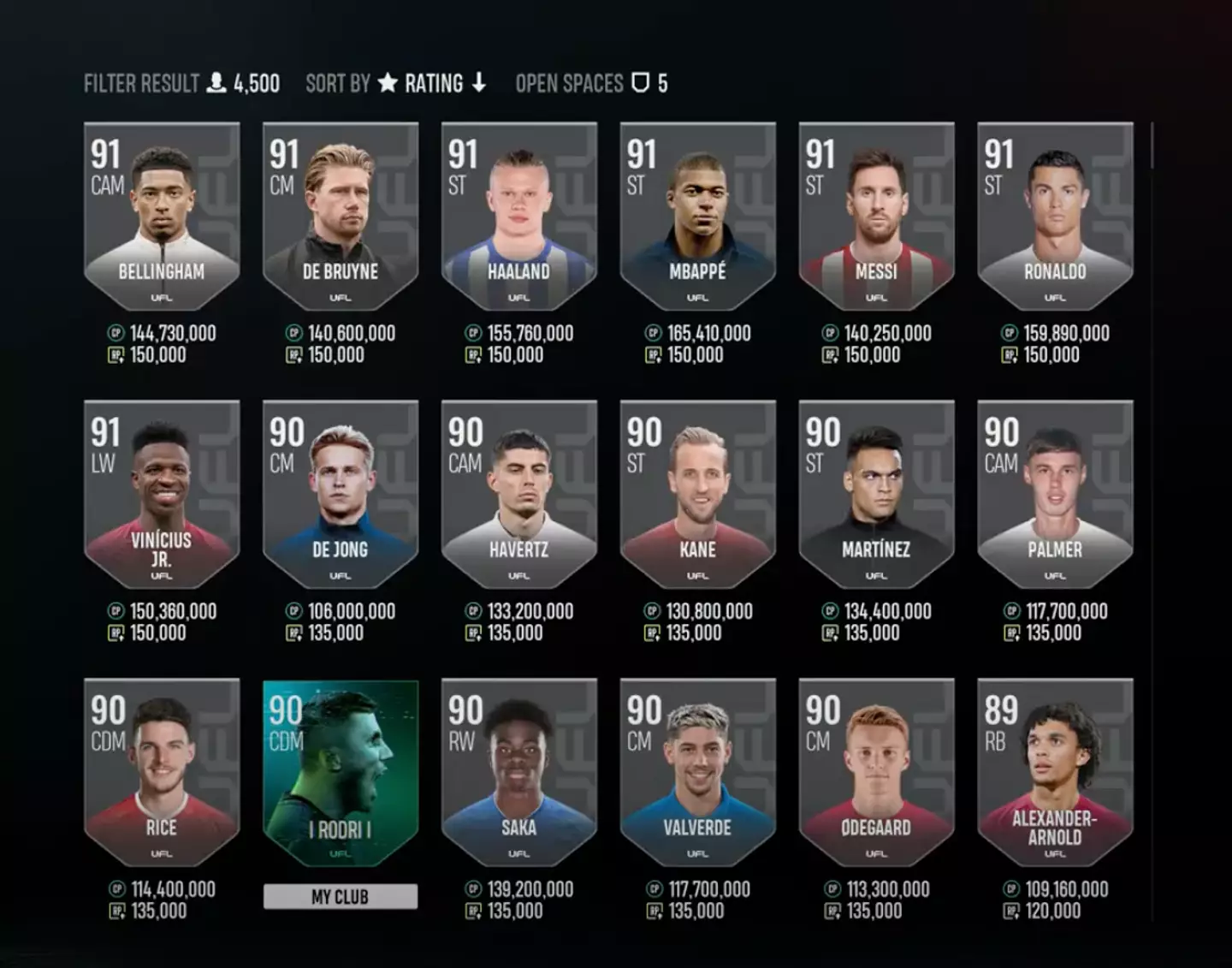The image size is (1232, 968).
Task: Choose the Saka right winger card
Action: click(x=518, y=770)
